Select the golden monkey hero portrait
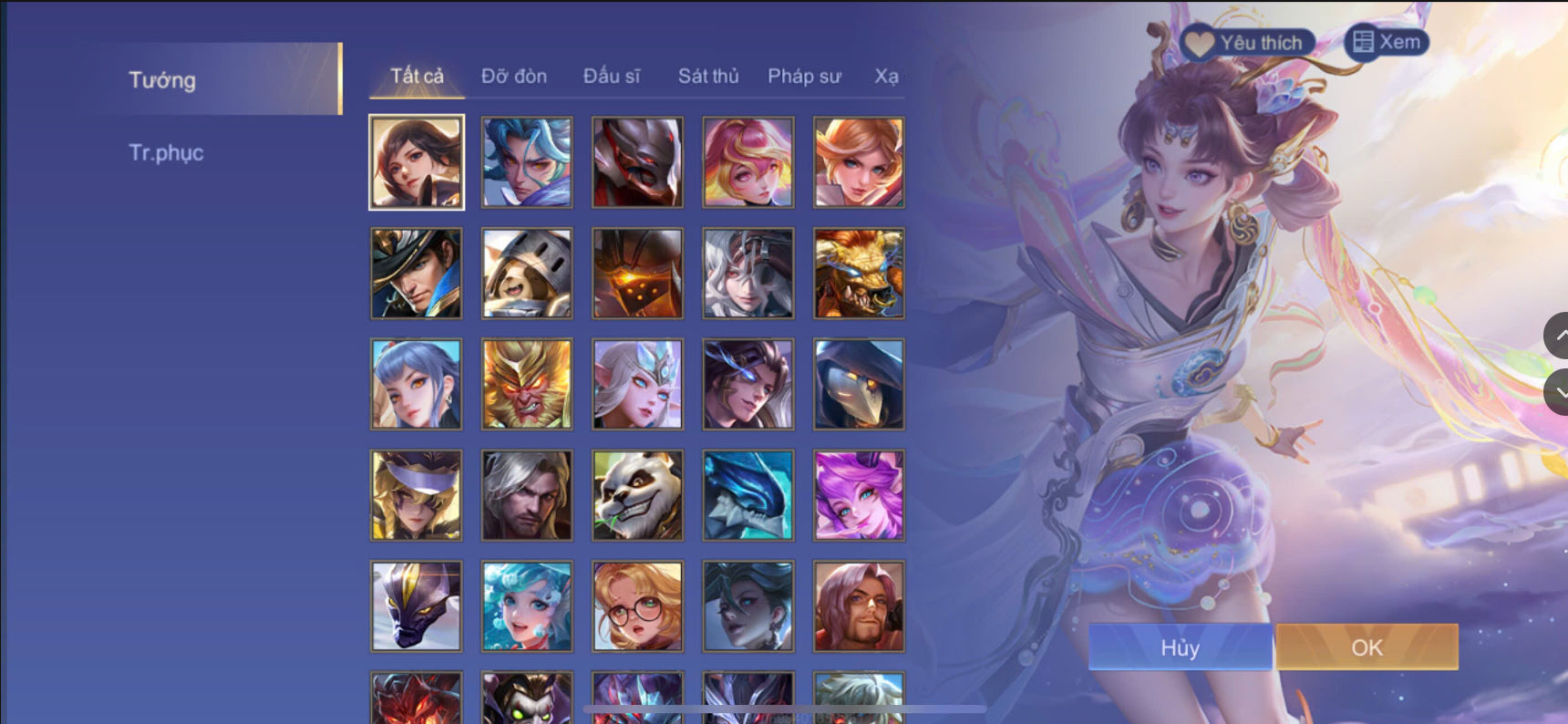The height and width of the screenshot is (724, 1568). coord(526,384)
